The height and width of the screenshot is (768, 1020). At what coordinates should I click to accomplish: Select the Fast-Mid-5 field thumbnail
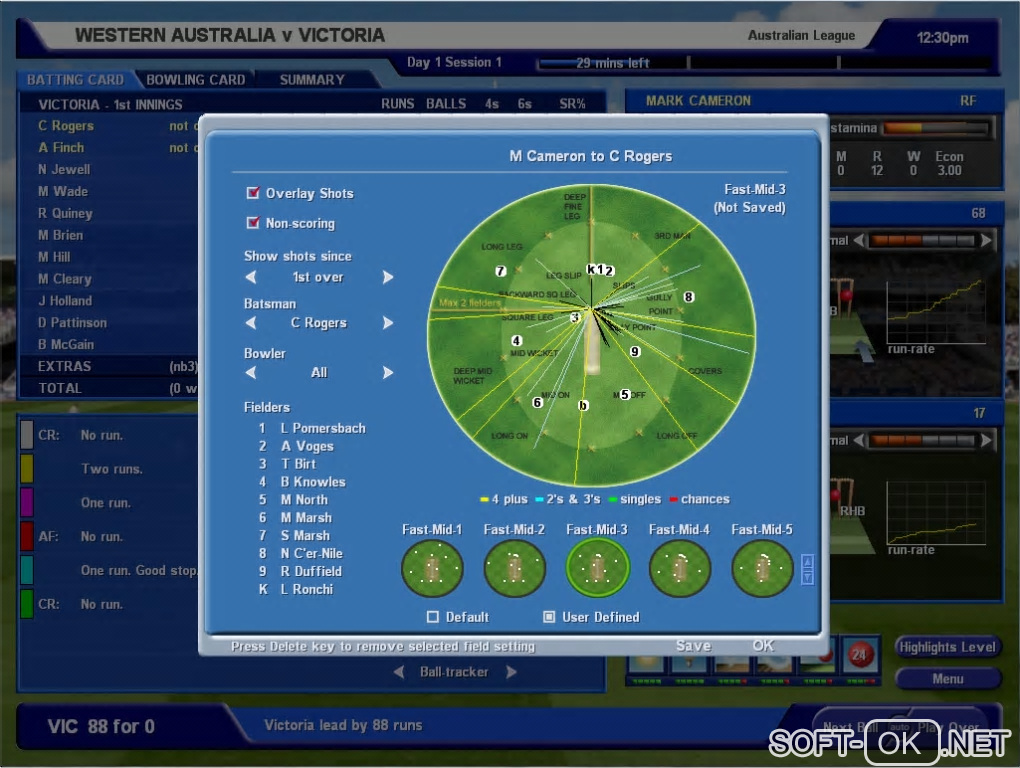pyautogui.click(x=761, y=568)
